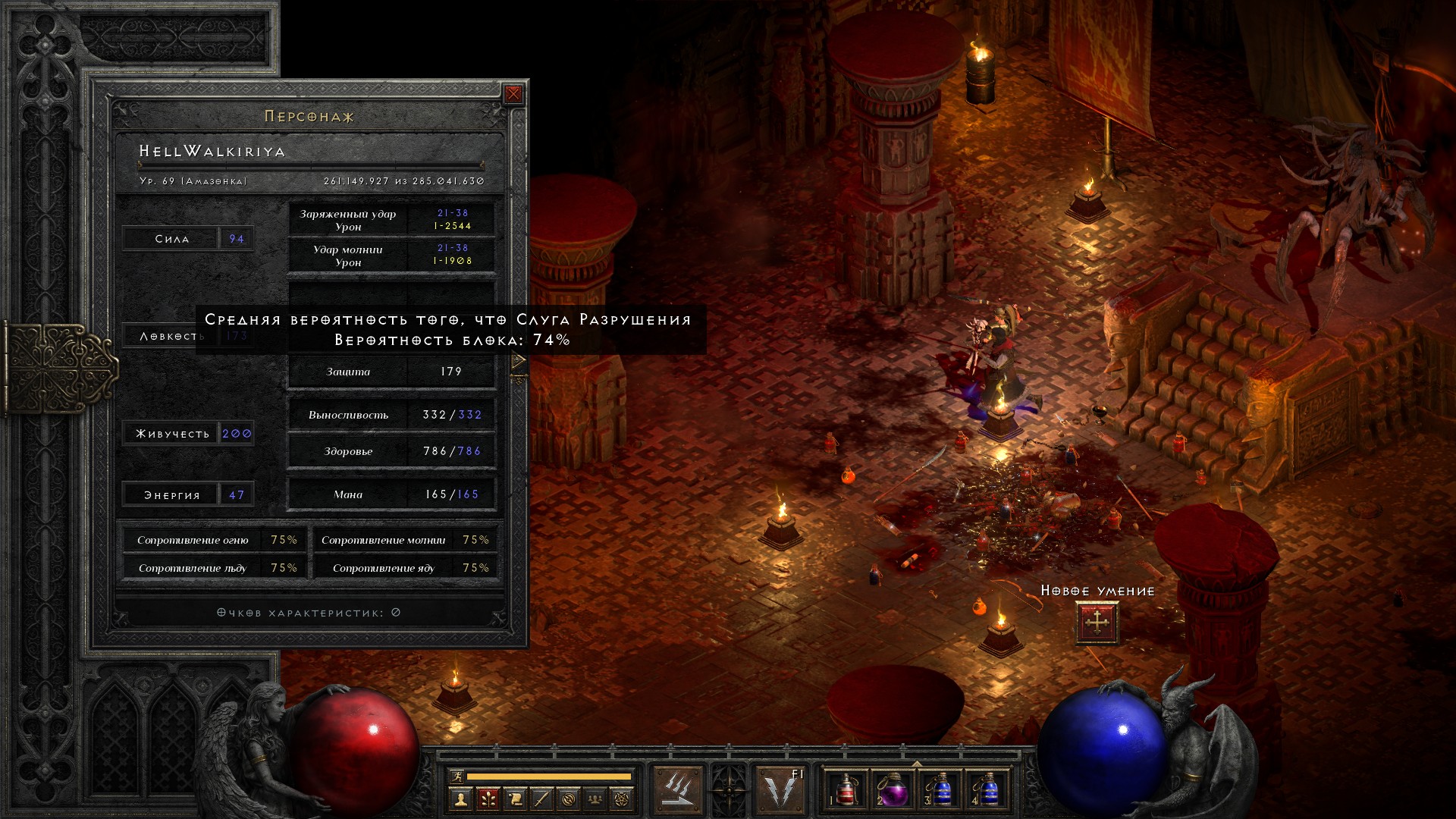The height and width of the screenshot is (819, 1456).
Task: Open the skill tree mini-menu button
Action: coord(488,799)
